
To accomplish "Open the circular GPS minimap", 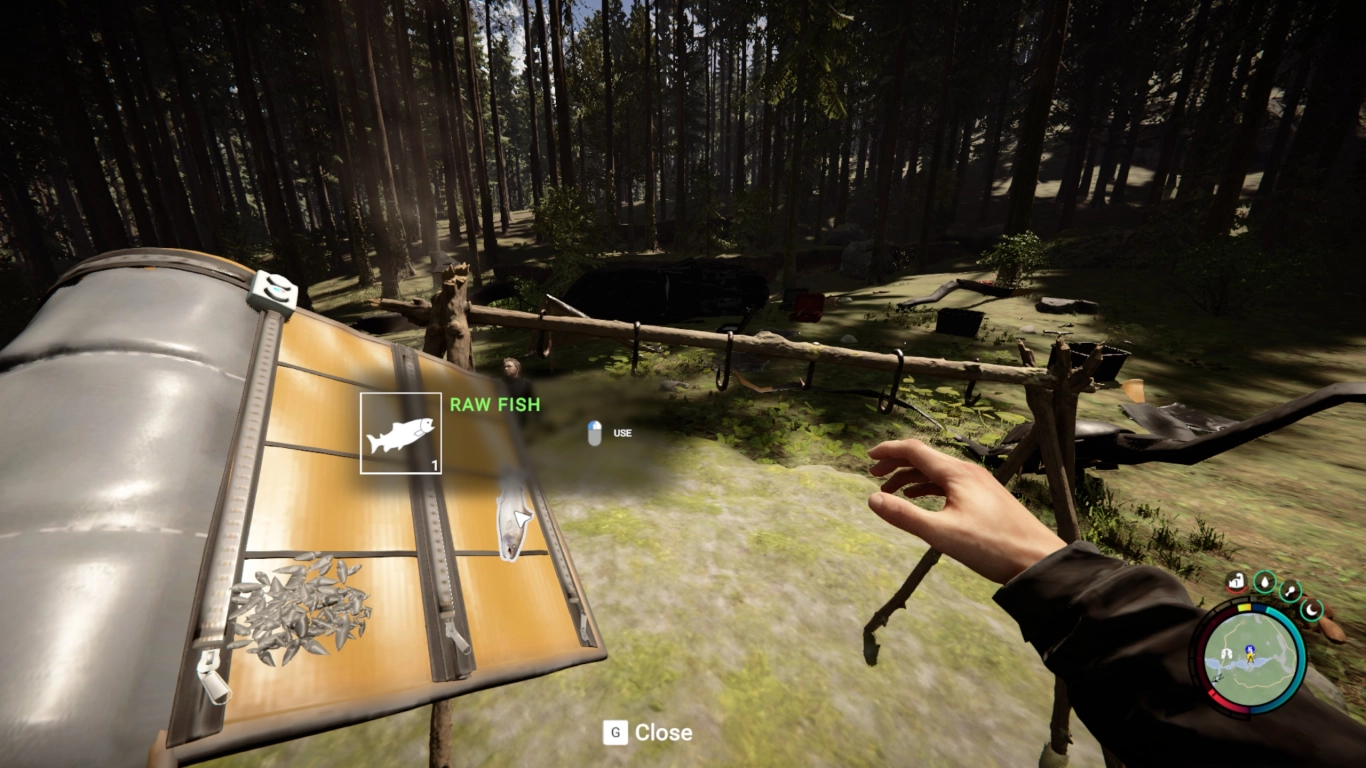I will coord(1252,658).
